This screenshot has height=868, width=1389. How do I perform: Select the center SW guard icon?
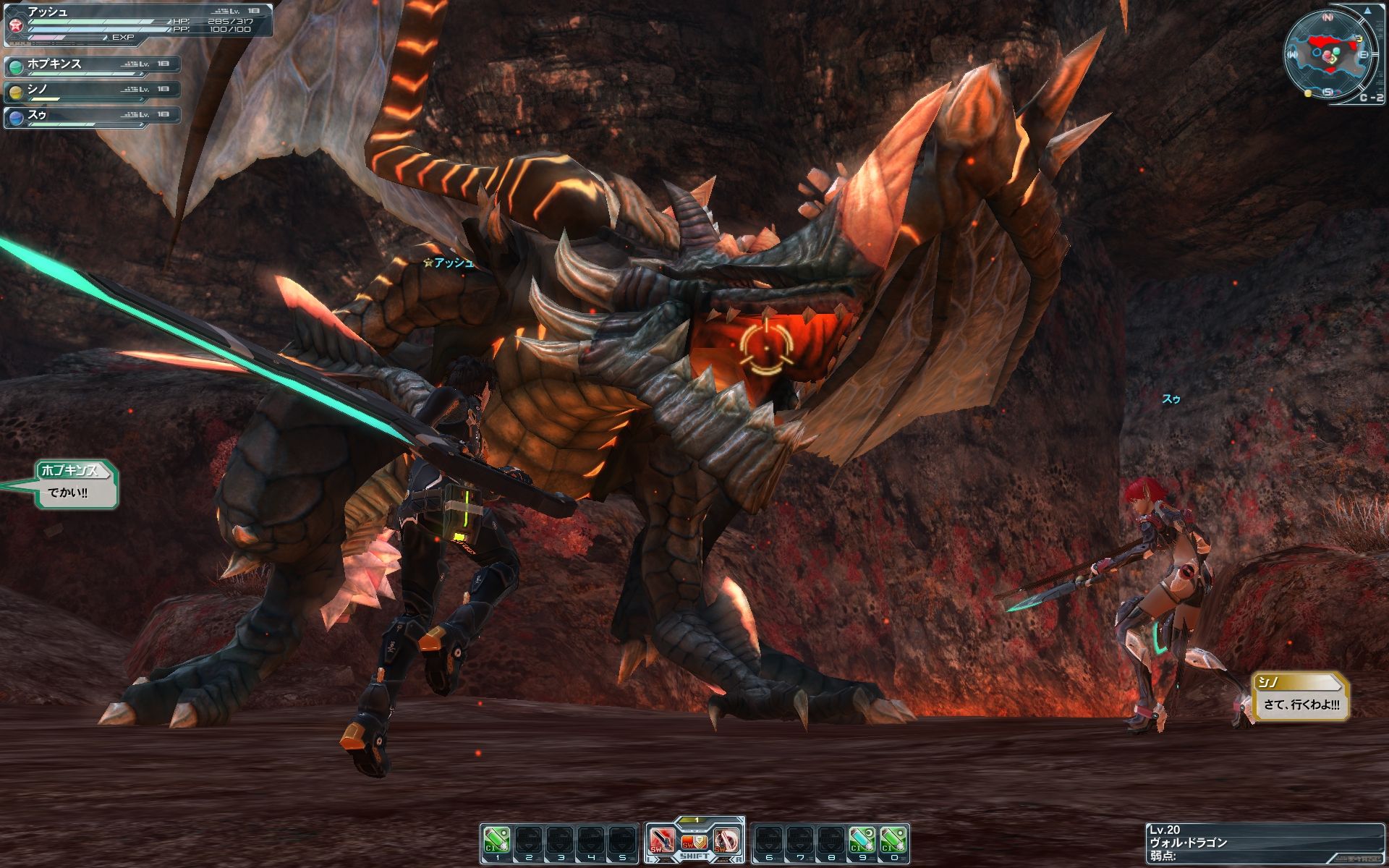tap(694, 841)
